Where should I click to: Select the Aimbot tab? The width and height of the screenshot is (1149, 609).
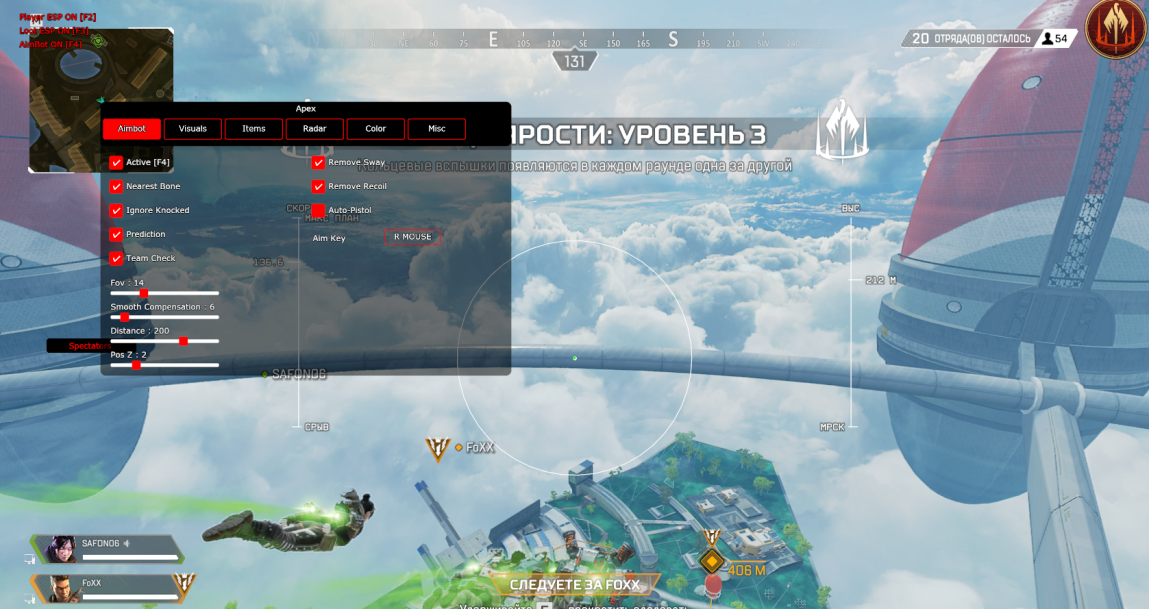pos(132,129)
